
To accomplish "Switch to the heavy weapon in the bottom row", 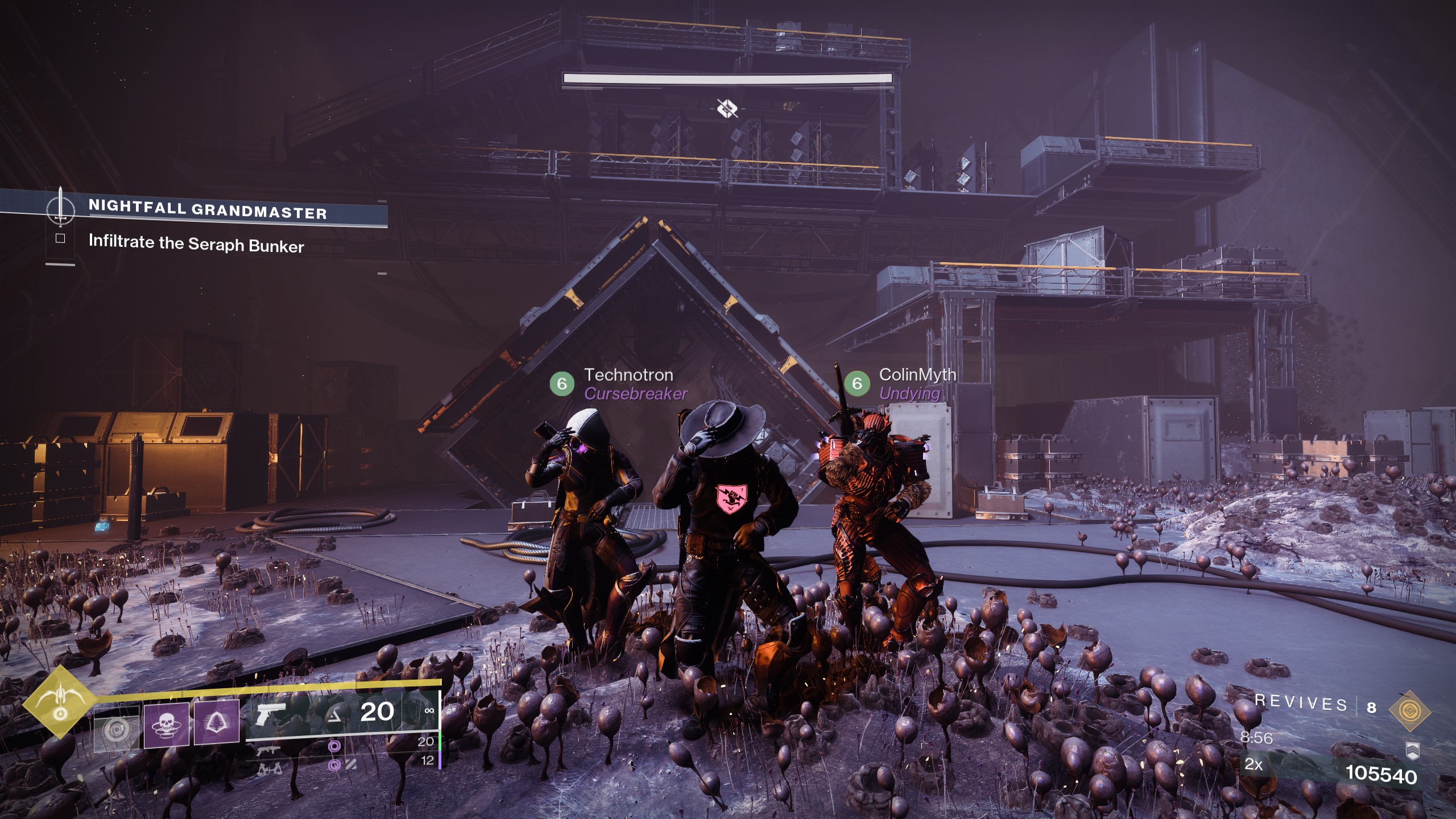I will pyautogui.click(x=270, y=769).
